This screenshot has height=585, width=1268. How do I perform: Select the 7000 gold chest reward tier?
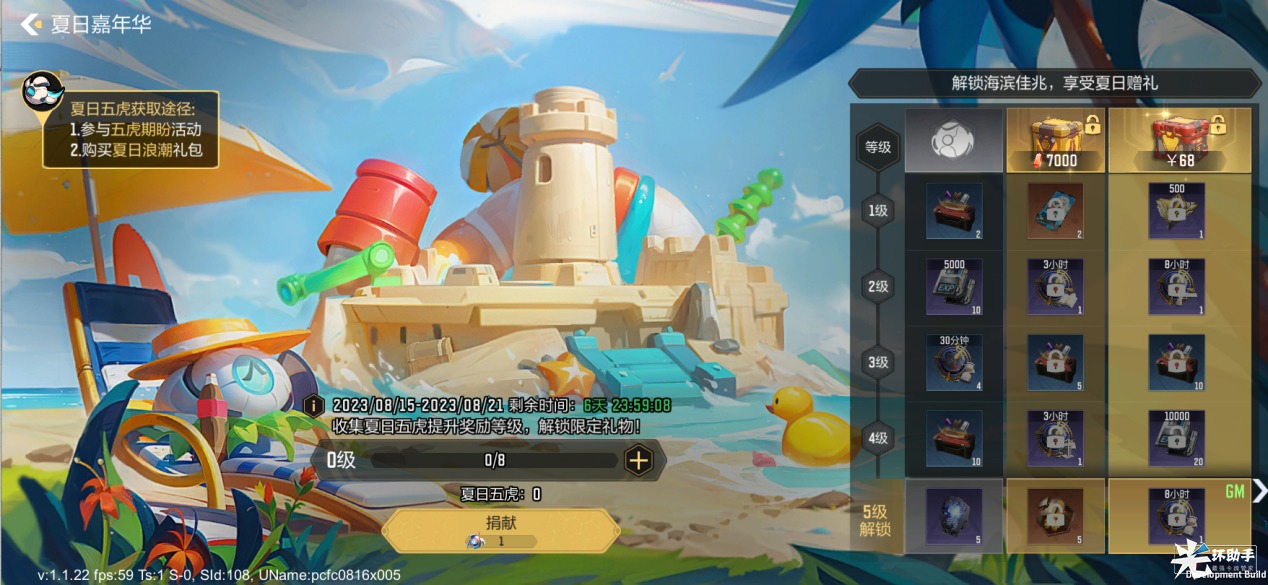tap(1054, 141)
